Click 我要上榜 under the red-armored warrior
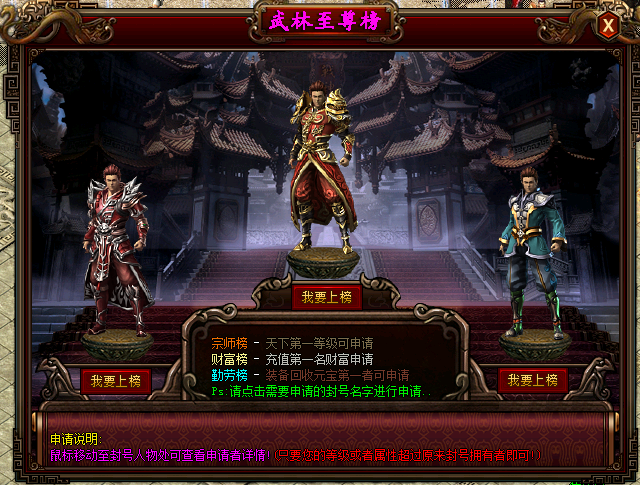640x485 pixels. point(117,381)
